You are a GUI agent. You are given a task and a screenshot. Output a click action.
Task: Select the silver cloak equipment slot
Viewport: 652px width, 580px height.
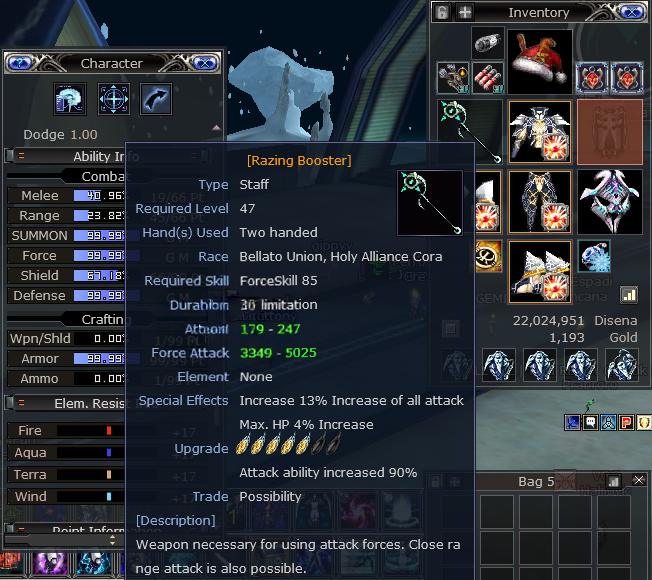[609, 200]
